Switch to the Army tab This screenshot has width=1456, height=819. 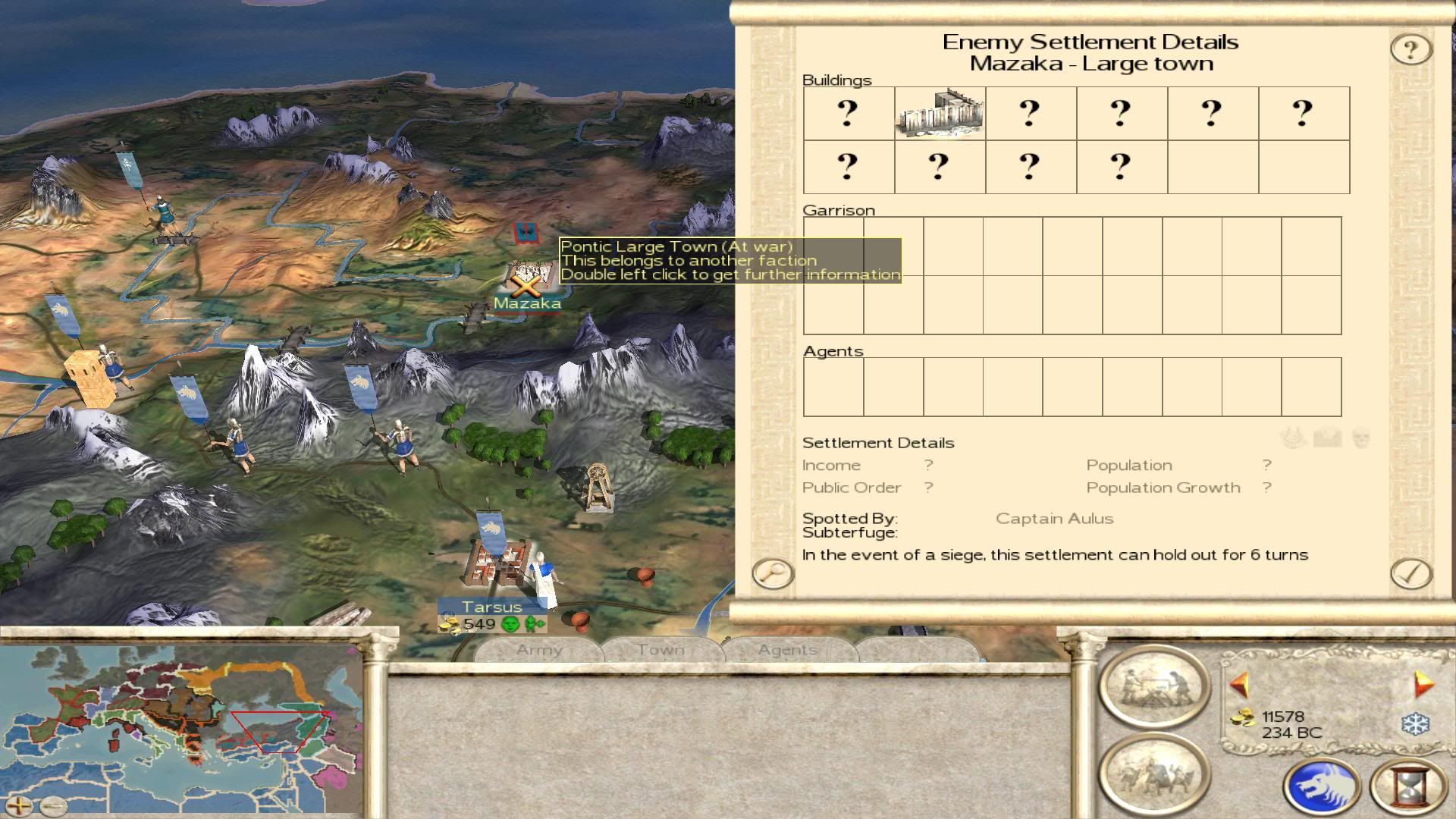coord(539,650)
